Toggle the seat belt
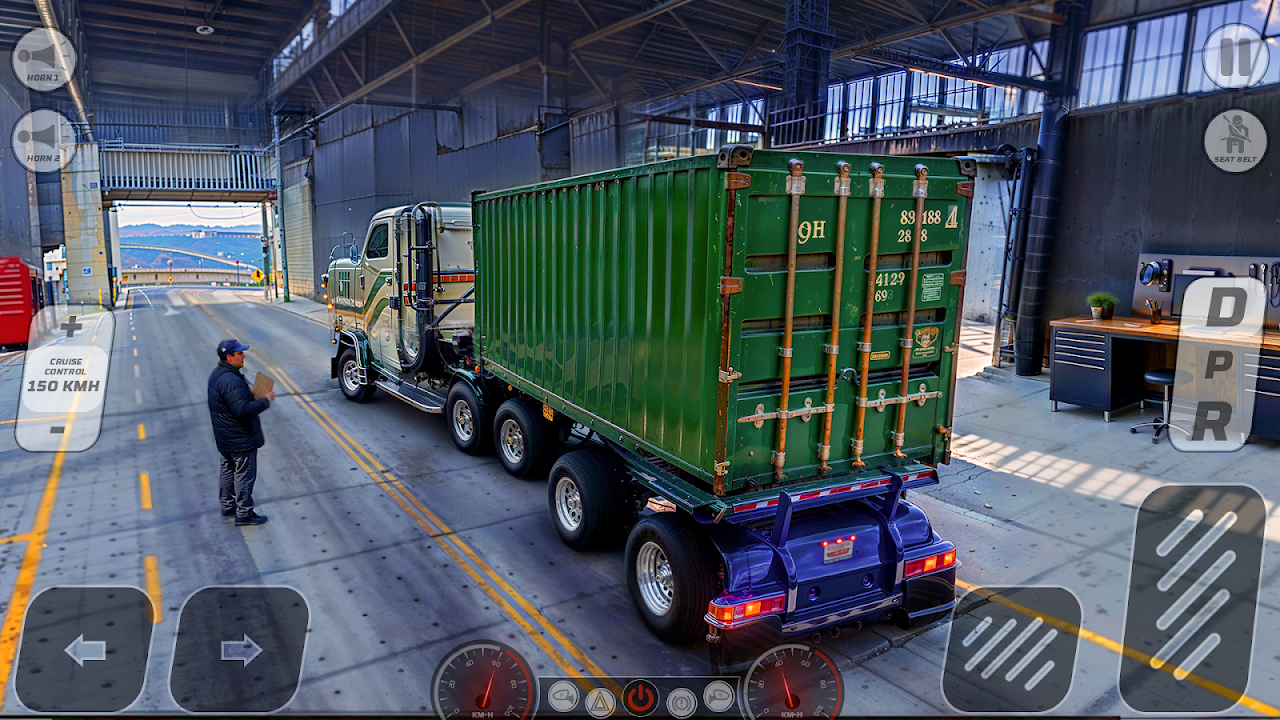This screenshot has height=720, width=1280. click(x=1235, y=140)
